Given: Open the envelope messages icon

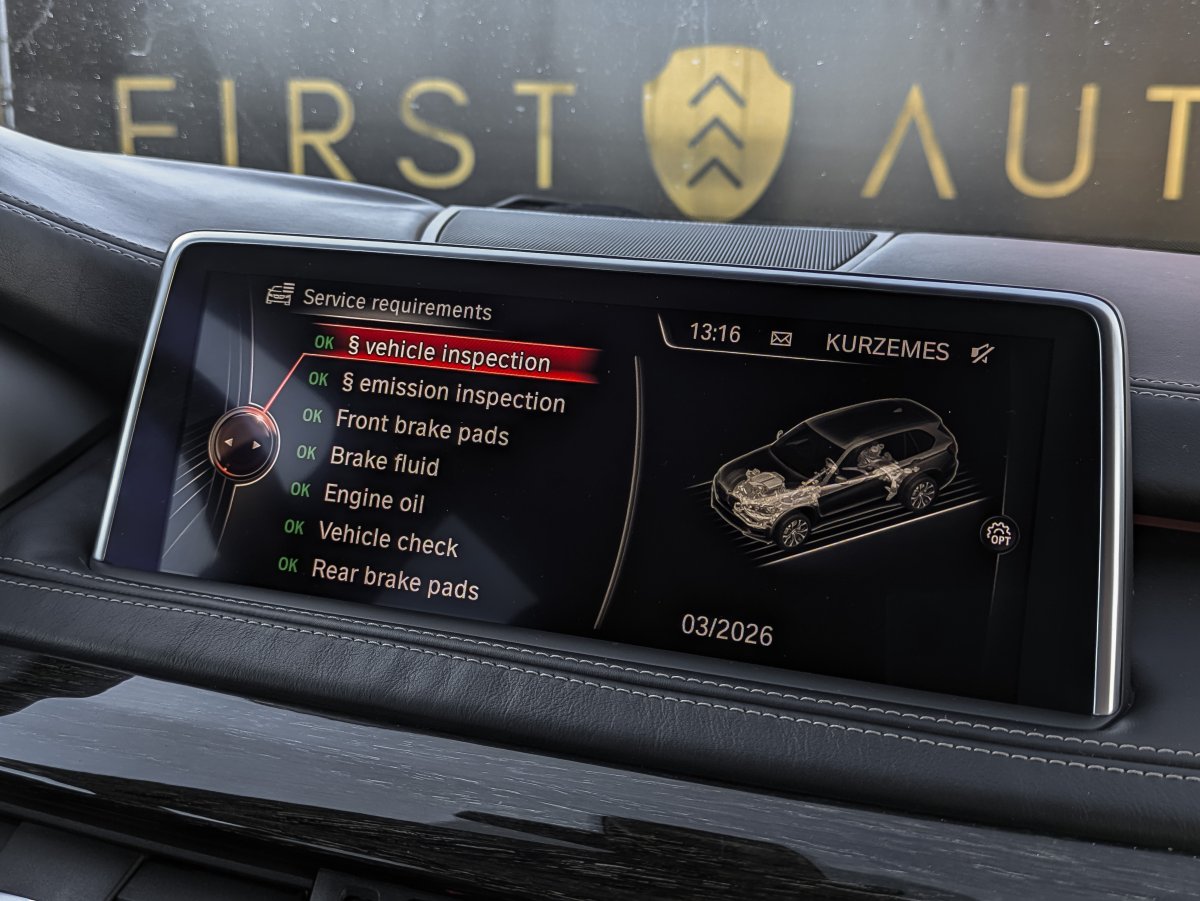Looking at the screenshot, I should click(781, 338).
